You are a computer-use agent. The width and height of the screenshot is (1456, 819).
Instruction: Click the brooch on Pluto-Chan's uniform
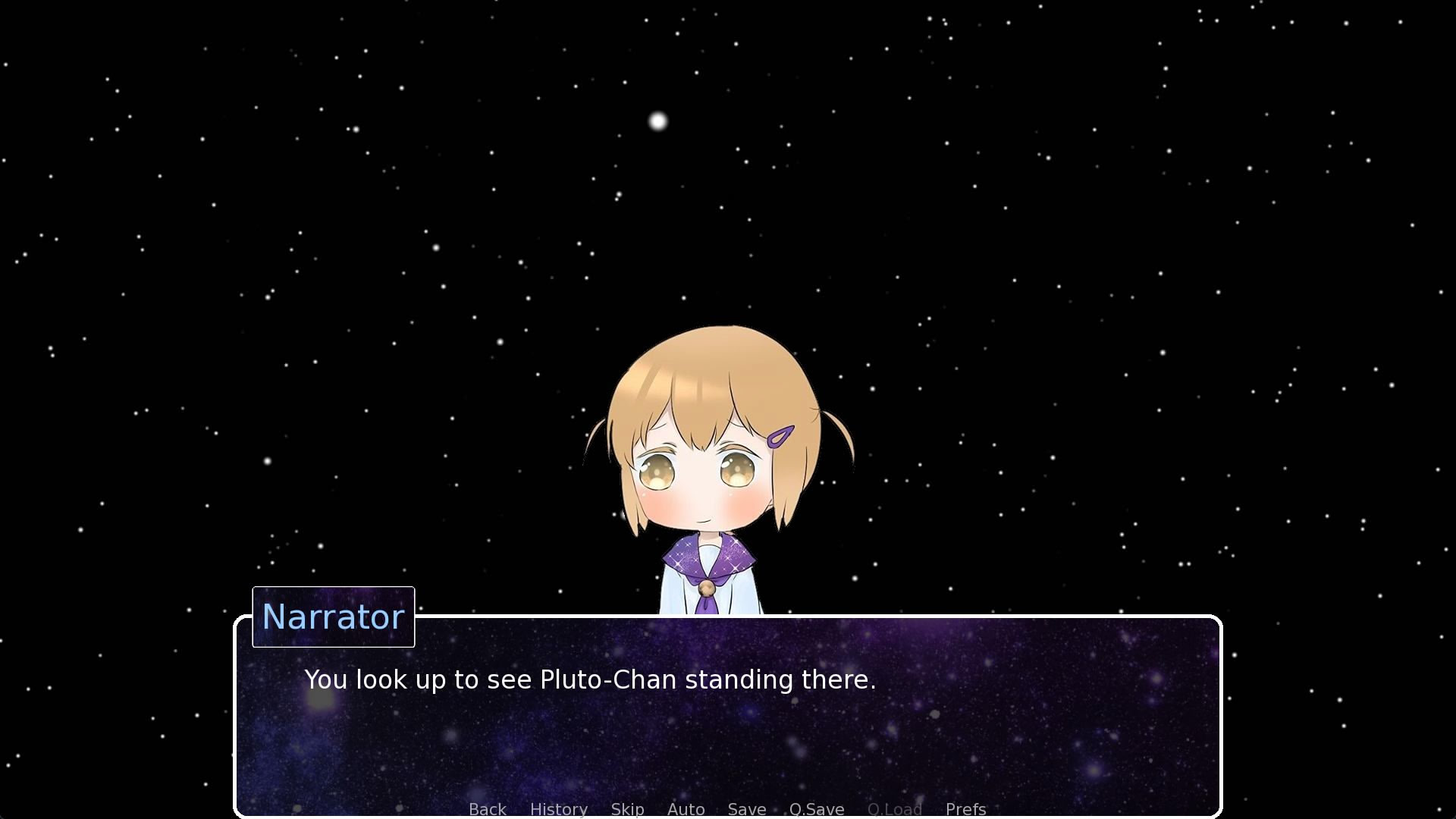[x=708, y=587]
